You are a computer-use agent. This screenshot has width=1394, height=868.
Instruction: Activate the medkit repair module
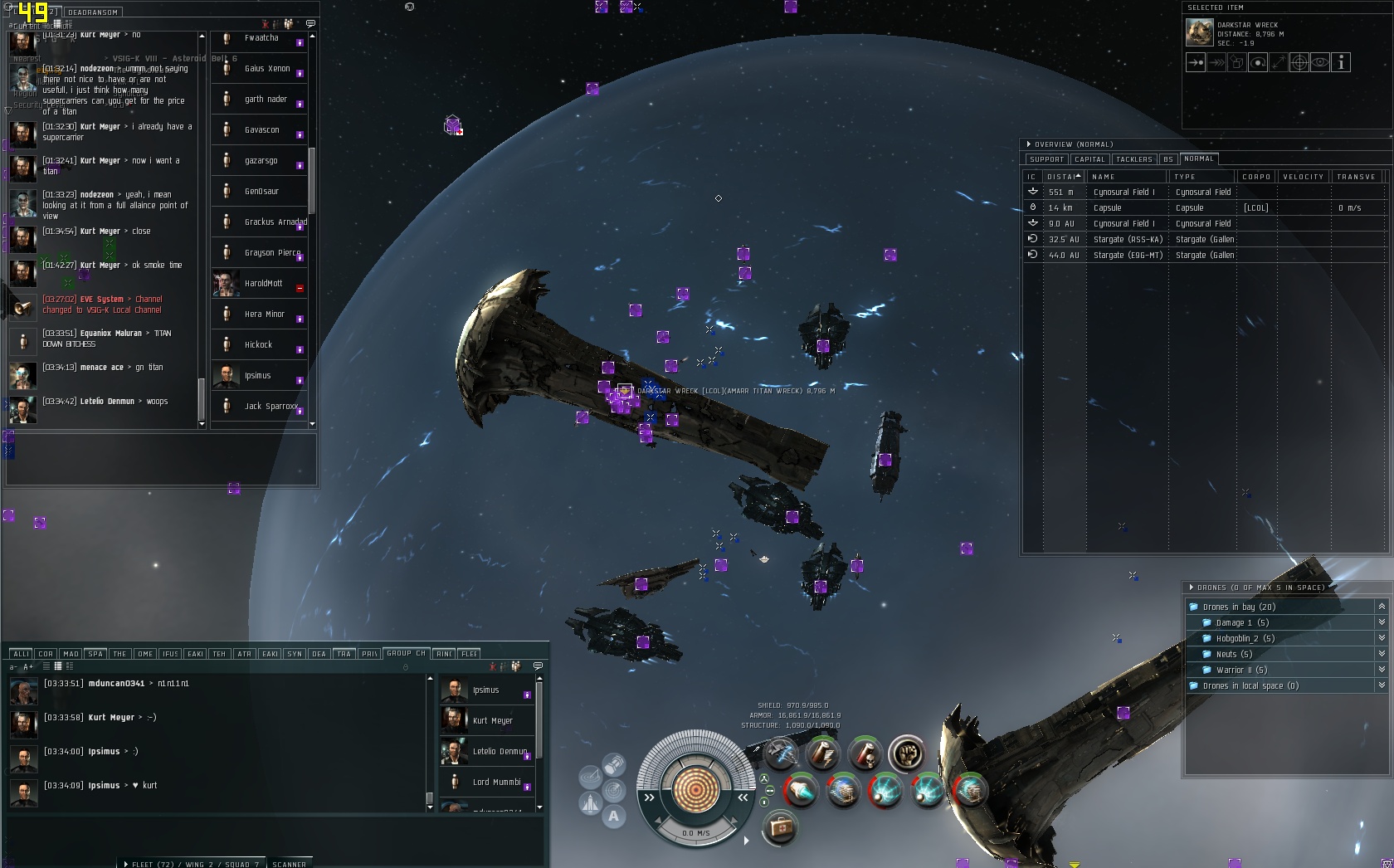coord(779,827)
